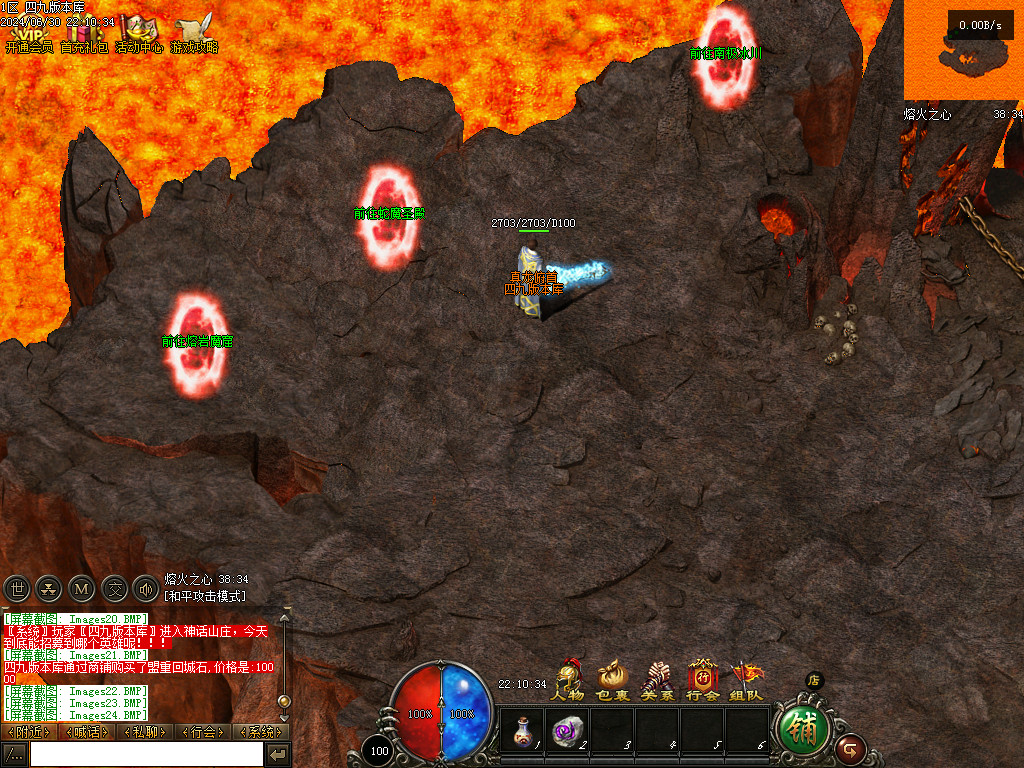The width and height of the screenshot is (1024, 768).
Task: Open the green 铺 shop button
Action: click(803, 728)
